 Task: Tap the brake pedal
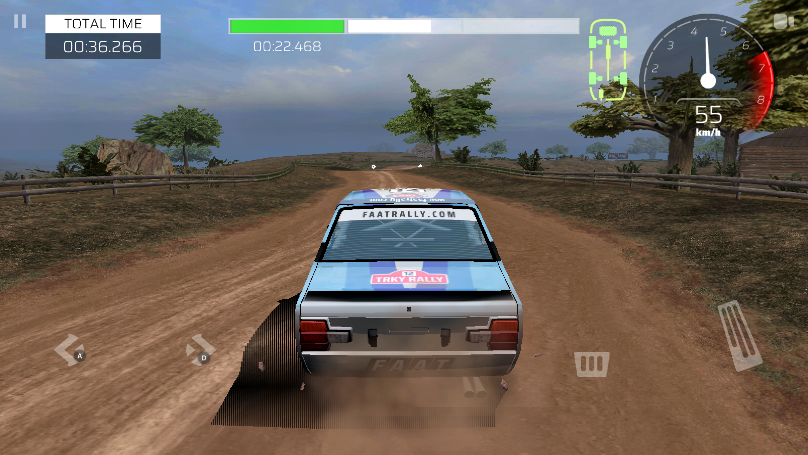592,363
